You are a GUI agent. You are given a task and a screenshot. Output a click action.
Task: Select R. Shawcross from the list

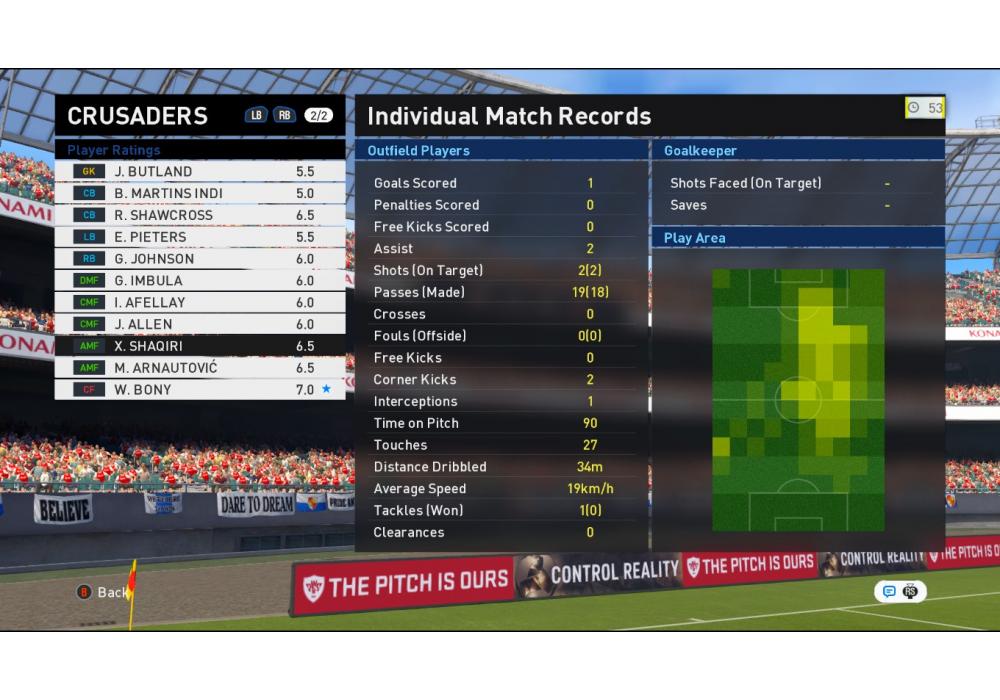click(x=200, y=215)
